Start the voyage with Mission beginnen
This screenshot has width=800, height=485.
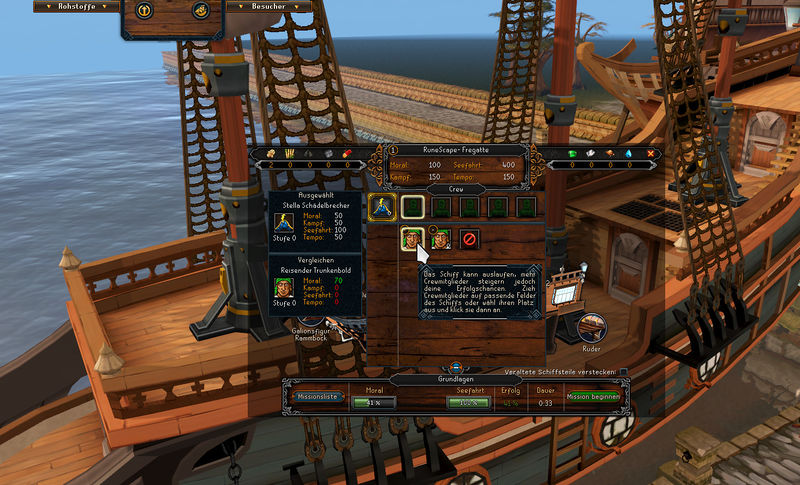[594, 397]
